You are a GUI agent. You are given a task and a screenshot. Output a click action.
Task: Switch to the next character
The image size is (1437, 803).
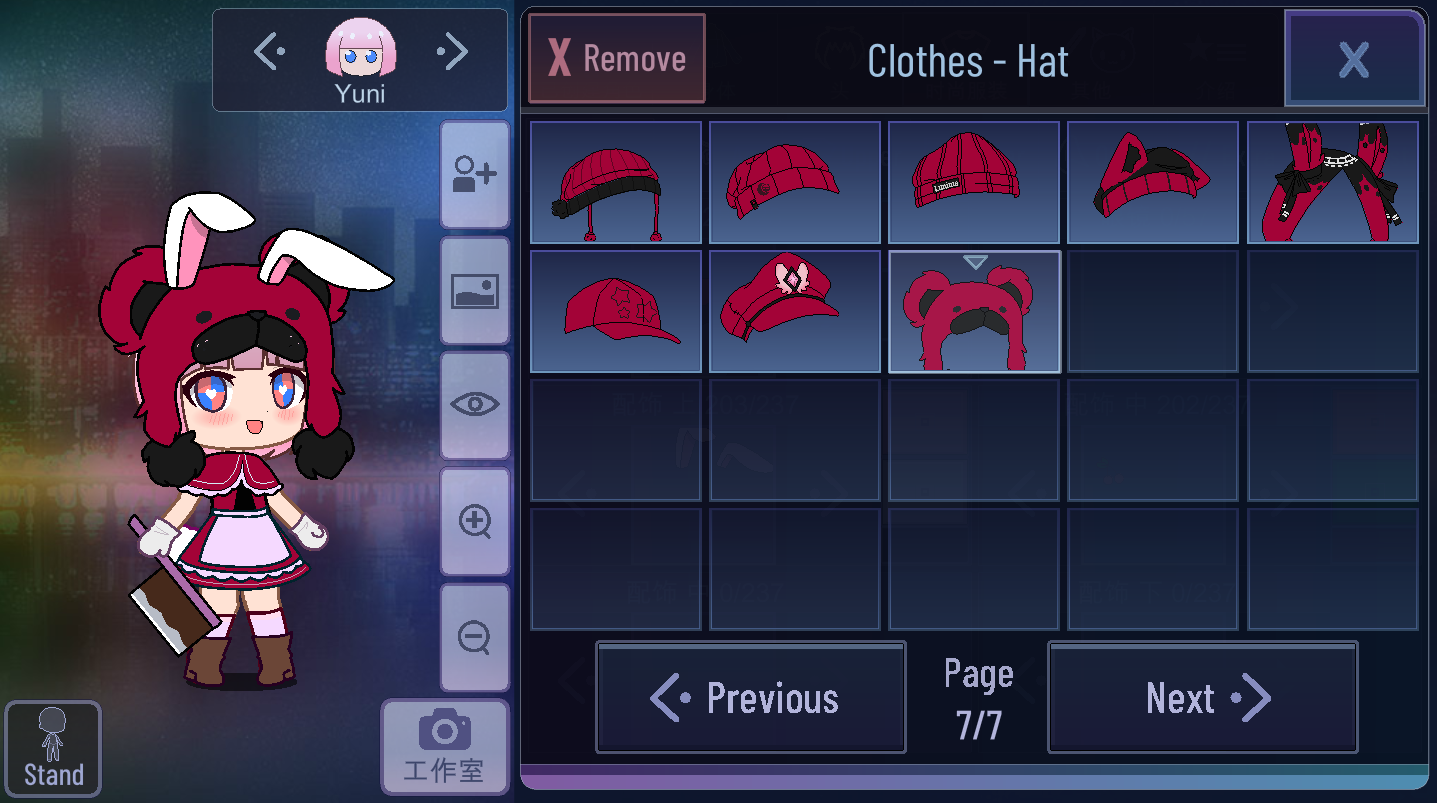coord(452,52)
